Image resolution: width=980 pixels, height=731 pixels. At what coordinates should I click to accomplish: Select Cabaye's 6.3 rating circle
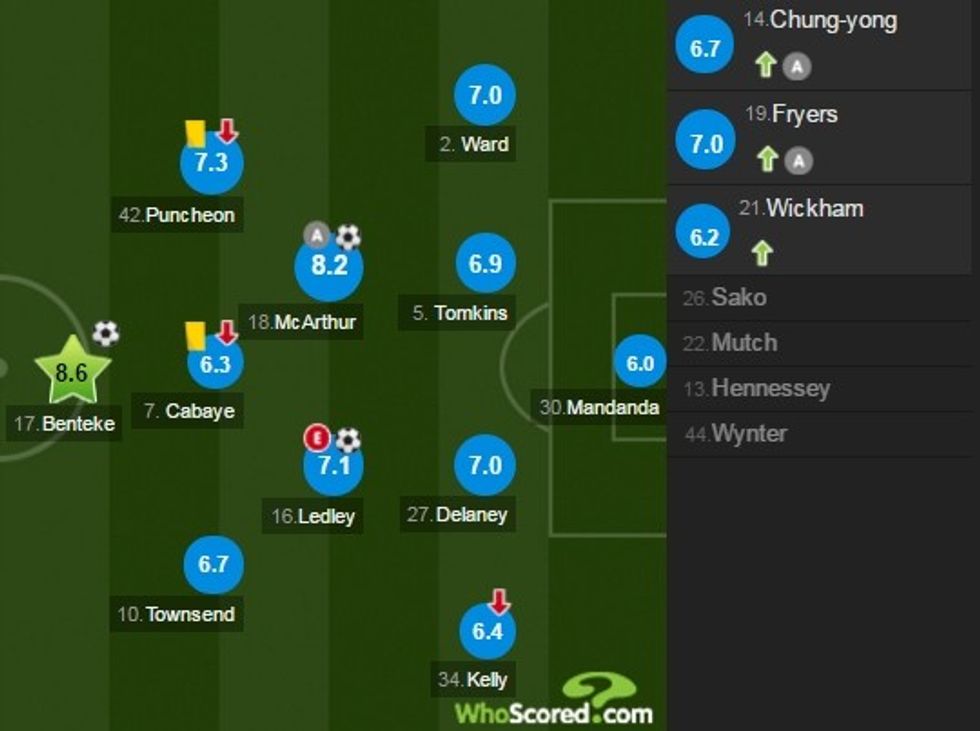(x=215, y=363)
